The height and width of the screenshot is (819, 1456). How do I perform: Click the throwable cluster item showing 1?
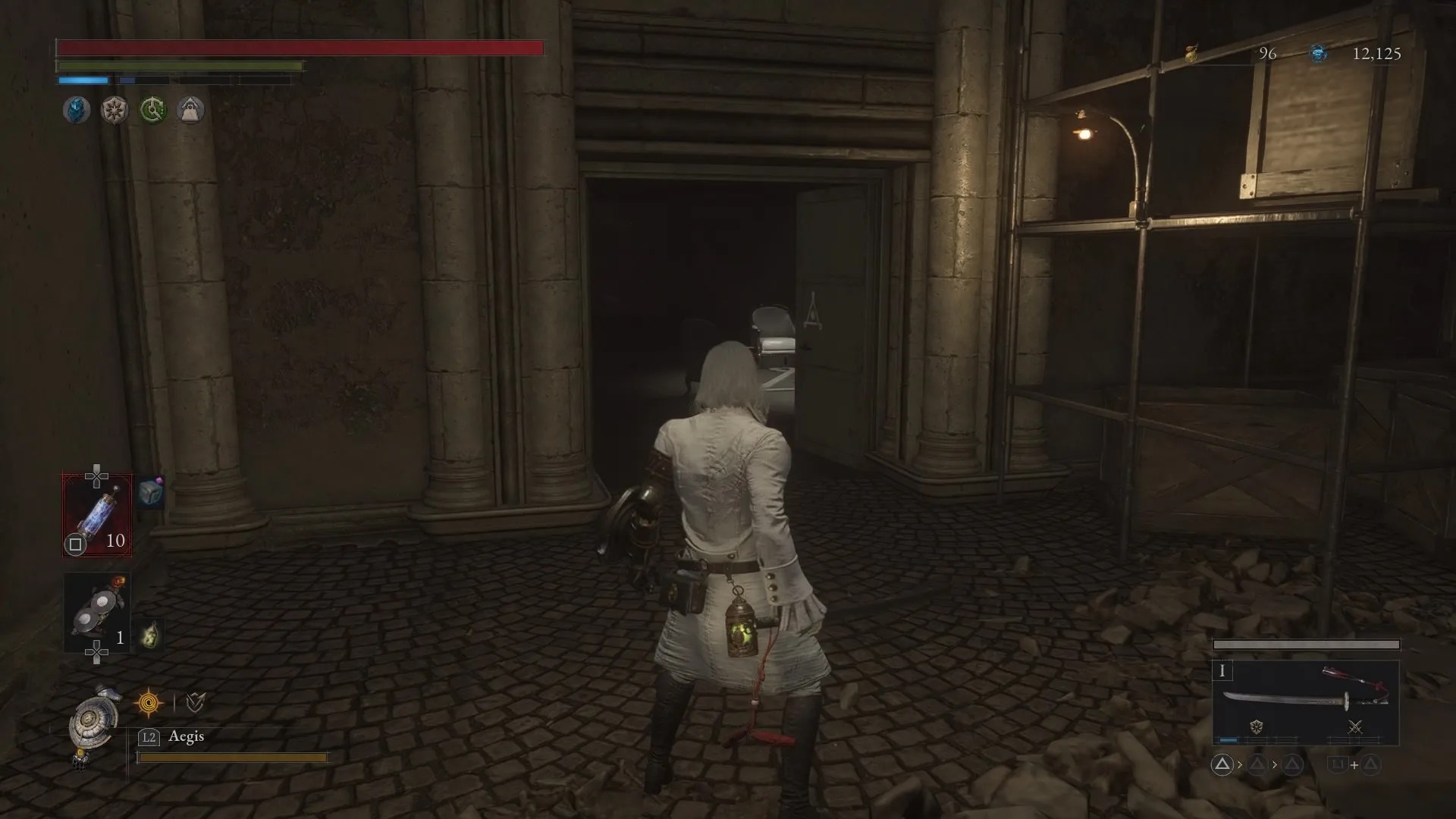pyautogui.click(x=98, y=609)
